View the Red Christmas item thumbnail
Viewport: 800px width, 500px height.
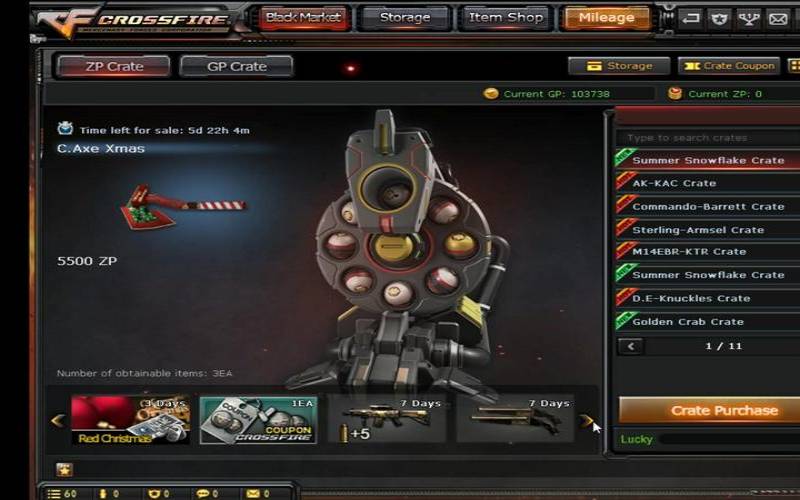tap(130, 420)
